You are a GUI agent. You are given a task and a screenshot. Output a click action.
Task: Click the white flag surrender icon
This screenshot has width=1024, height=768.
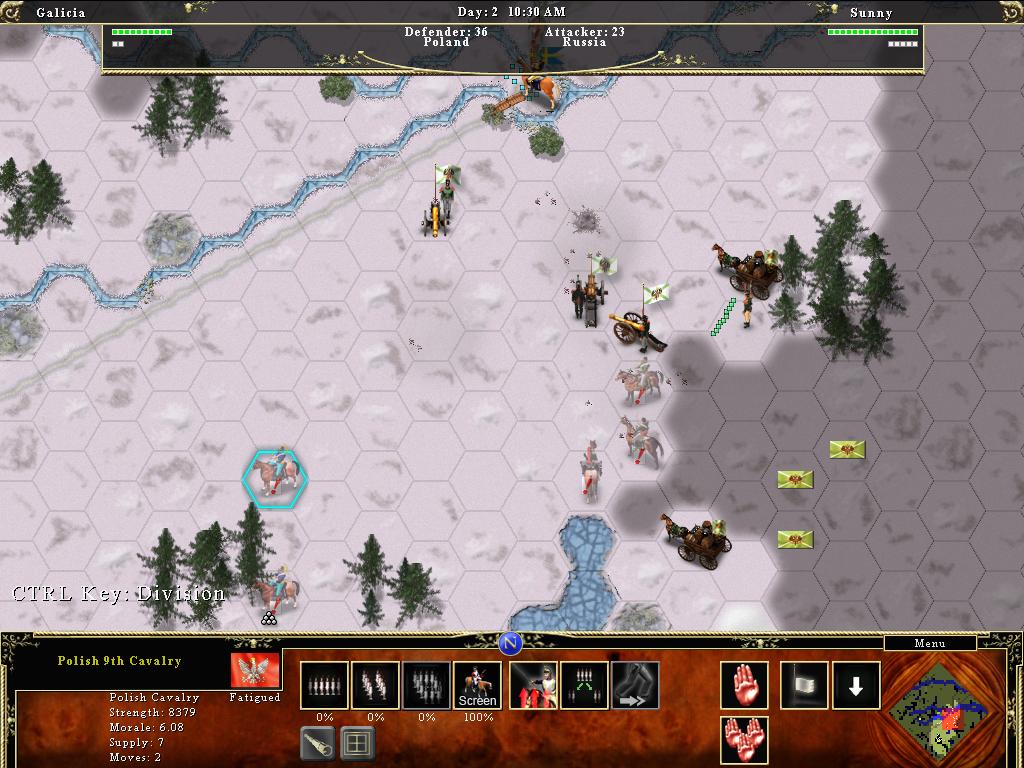[804, 686]
